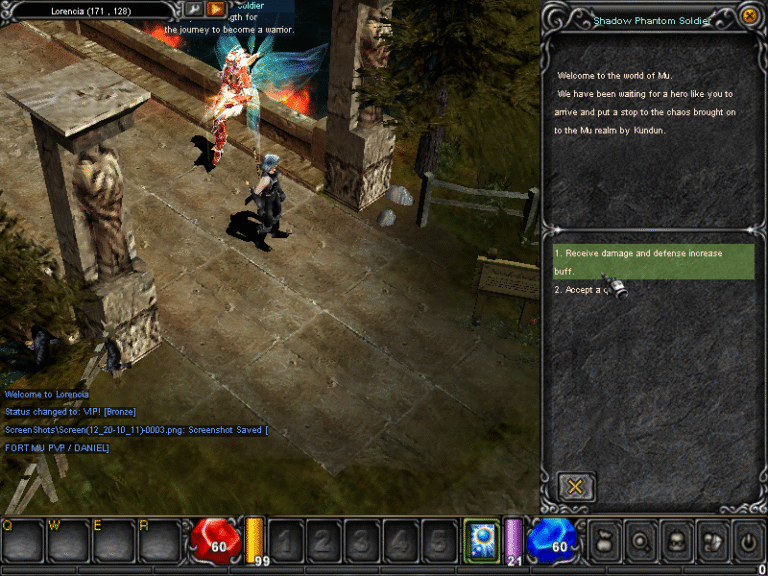This screenshot has width=768, height=576.
Task: Click the magnifier ring icon in the bottom bar
Action: coord(641,541)
